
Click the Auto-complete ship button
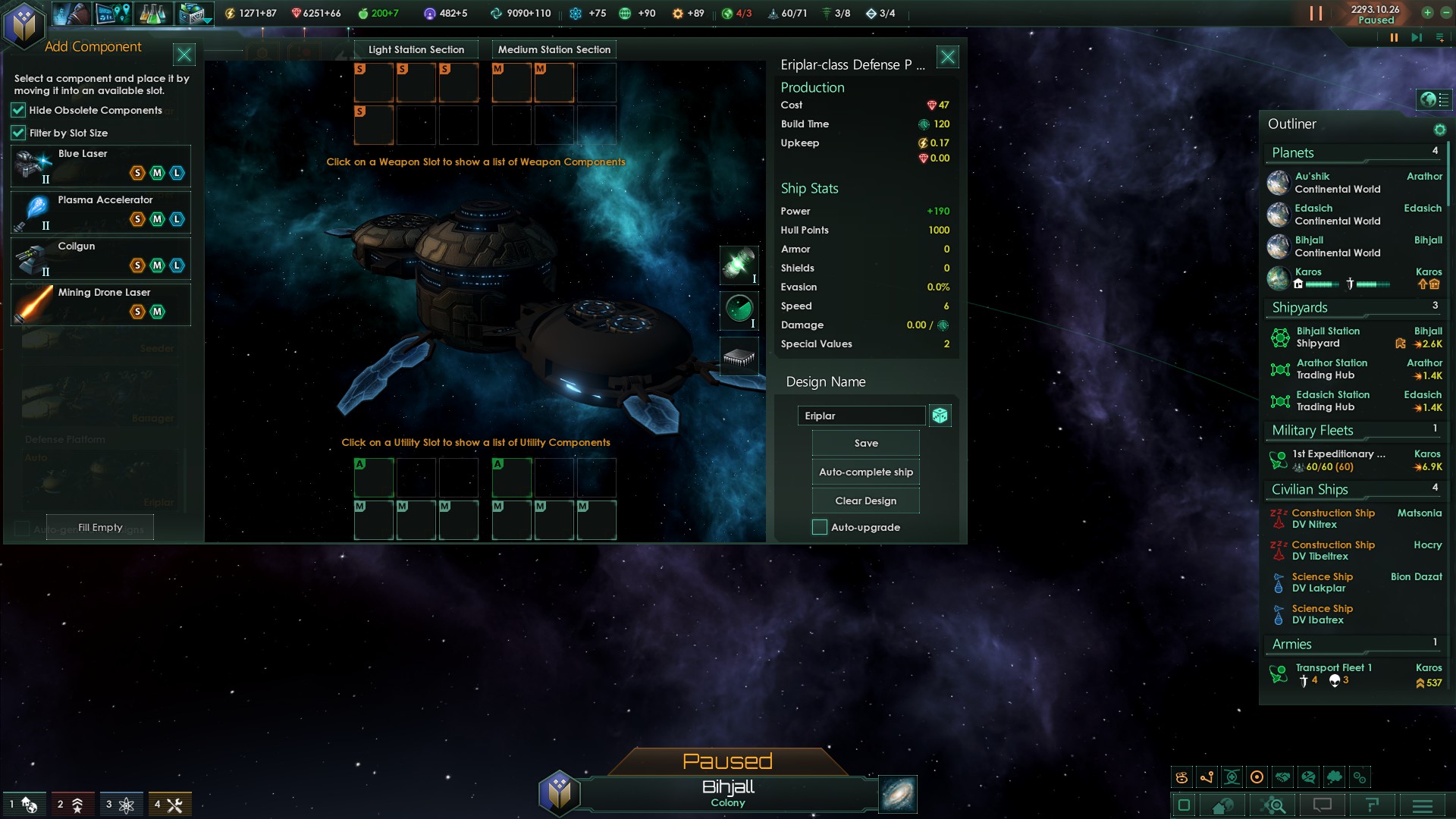tap(864, 471)
